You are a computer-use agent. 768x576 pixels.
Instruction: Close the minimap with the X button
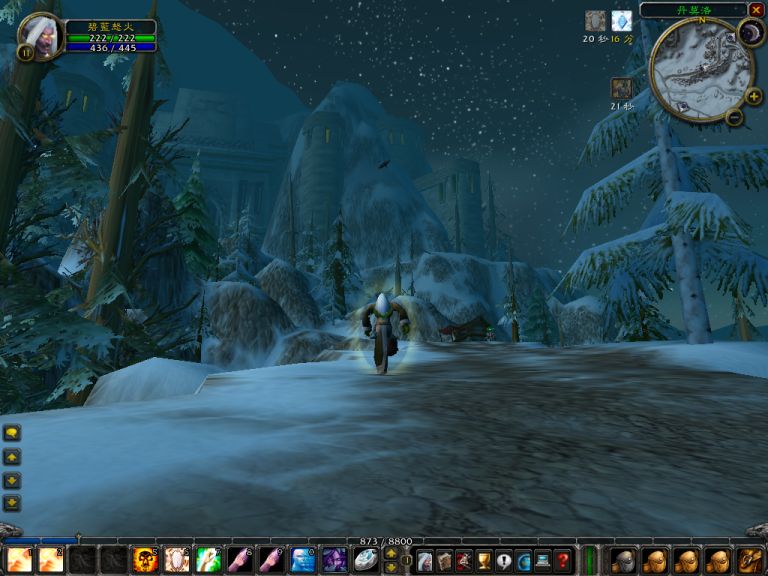coord(755,10)
